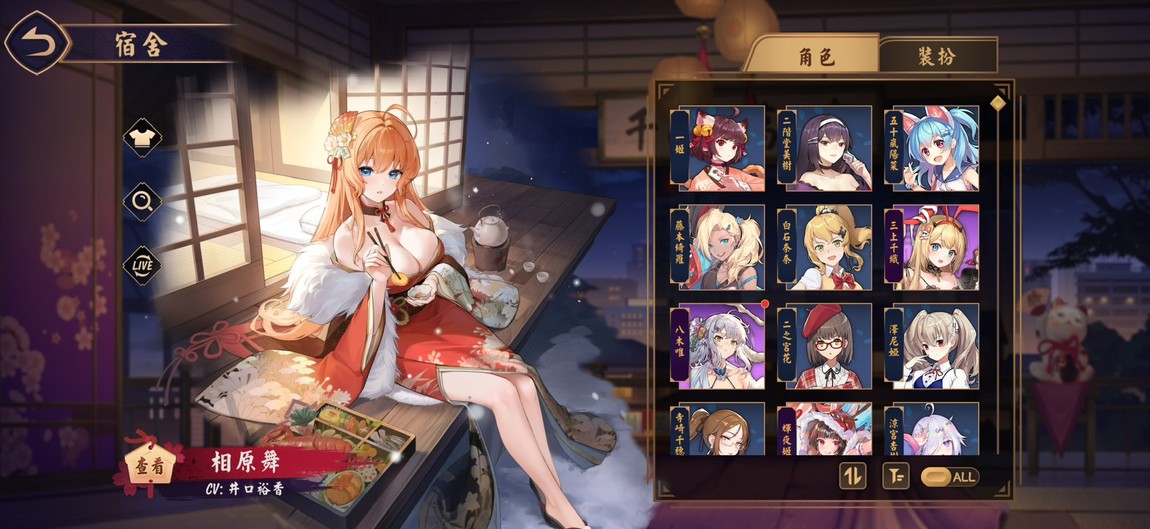
Task: Pick 二之宮花 wearing the red beret
Action: tap(828, 346)
